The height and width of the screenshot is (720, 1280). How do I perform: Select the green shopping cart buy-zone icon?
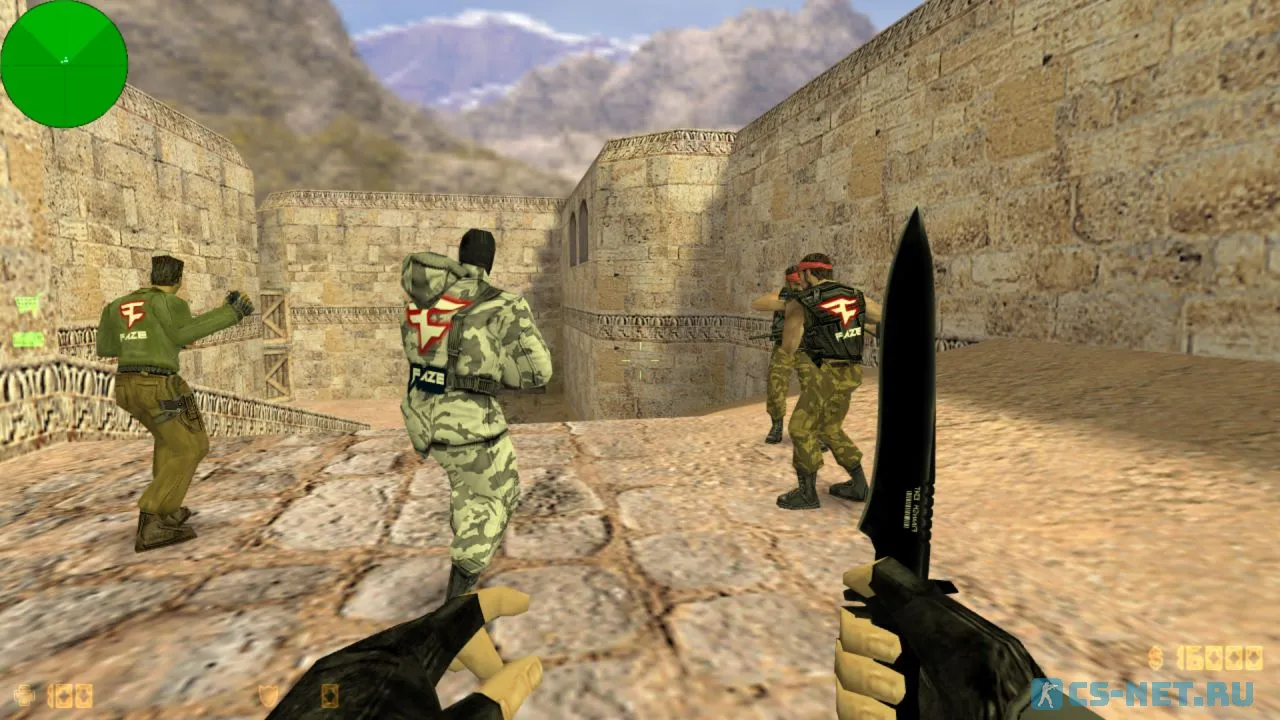[x=28, y=305]
